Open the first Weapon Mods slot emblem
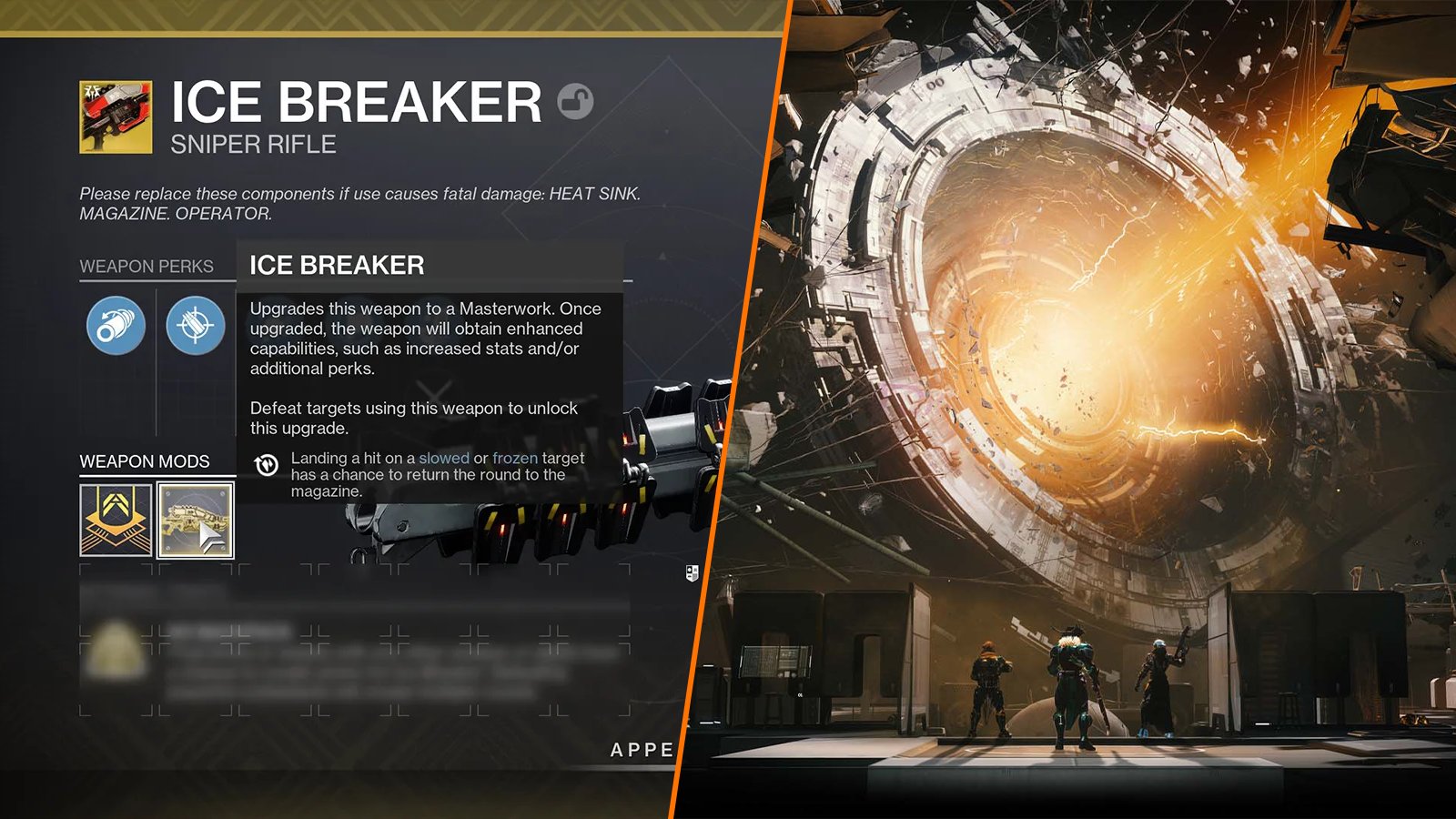Screen dimensions: 1456x819 point(116,520)
